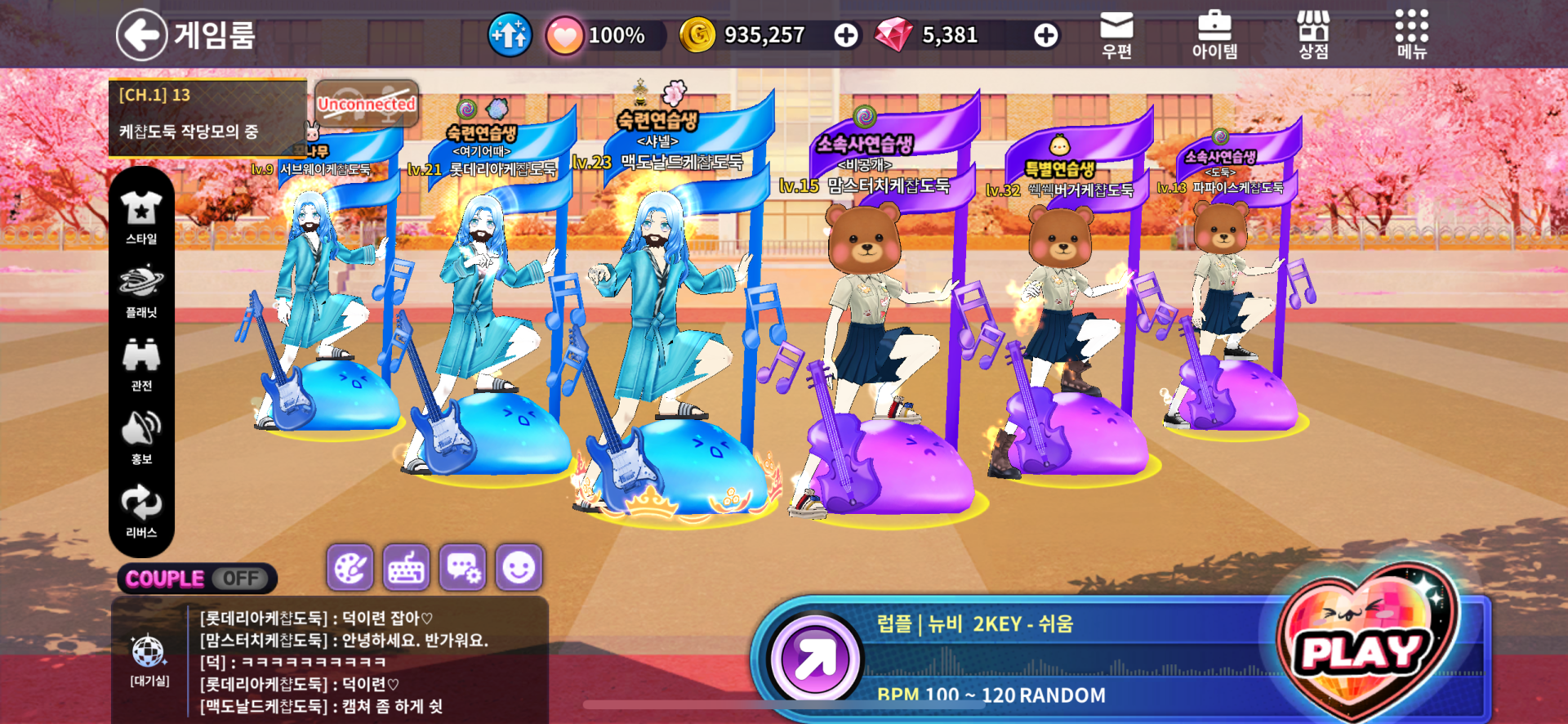
Task: Open the 스타일 outfit menu
Action: pos(141,216)
